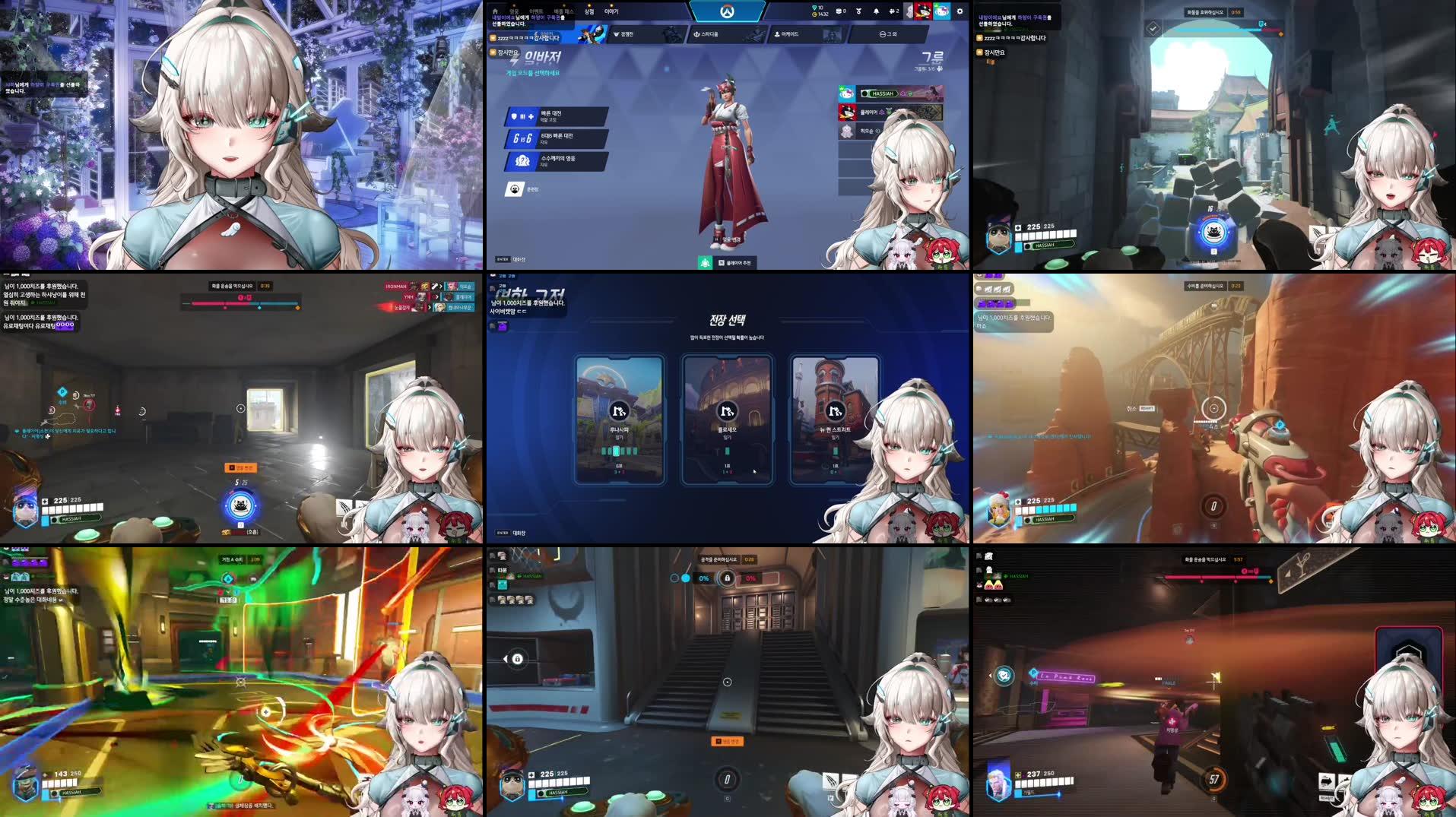
Task: Click the Overwatch logo emblem at top center
Action: pyautogui.click(x=728, y=11)
